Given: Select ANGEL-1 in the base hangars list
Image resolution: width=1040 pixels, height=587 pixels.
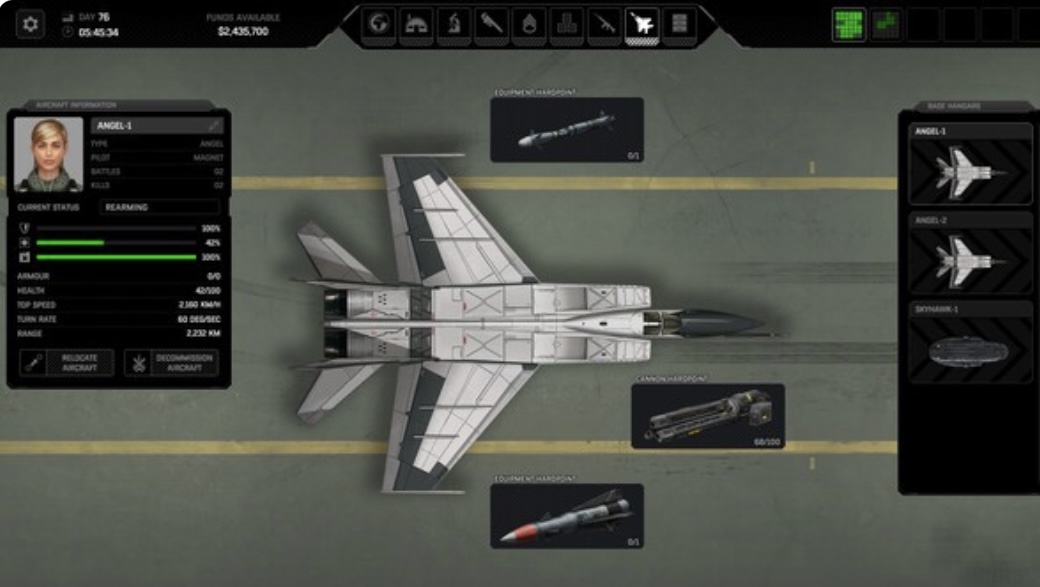Looking at the screenshot, I should pos(970,165).
